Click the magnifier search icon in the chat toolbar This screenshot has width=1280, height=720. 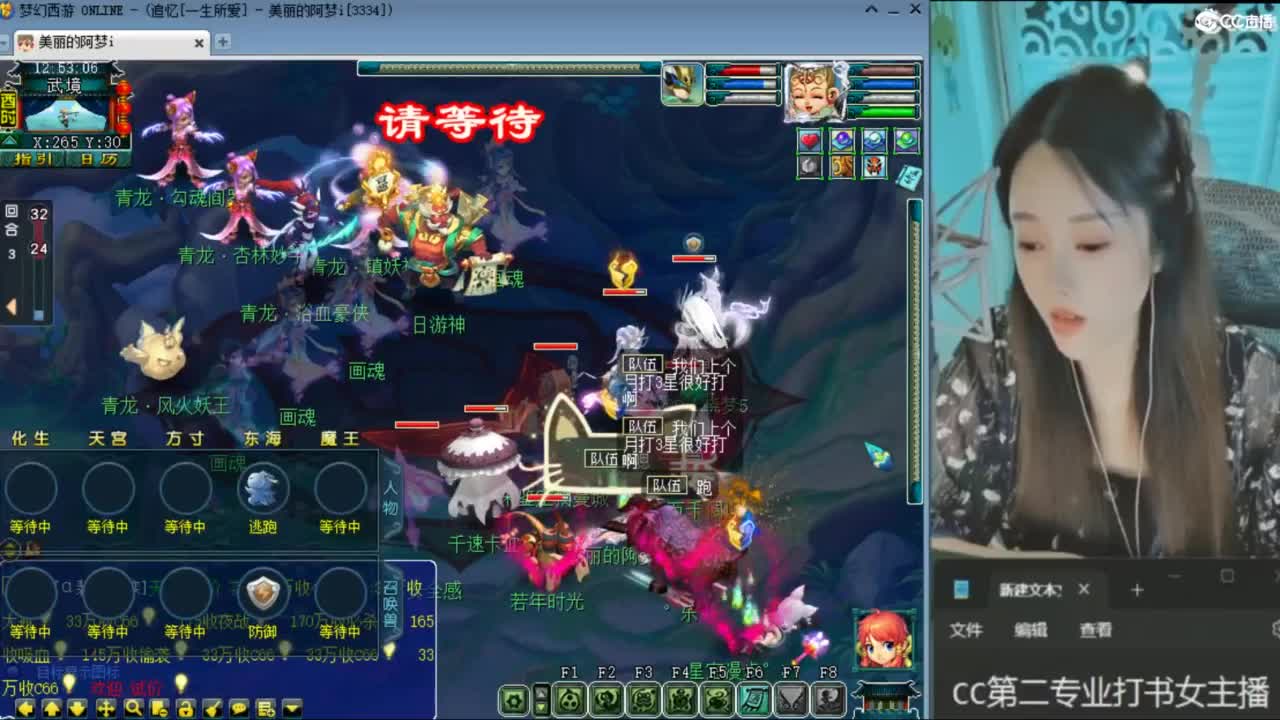134,708
